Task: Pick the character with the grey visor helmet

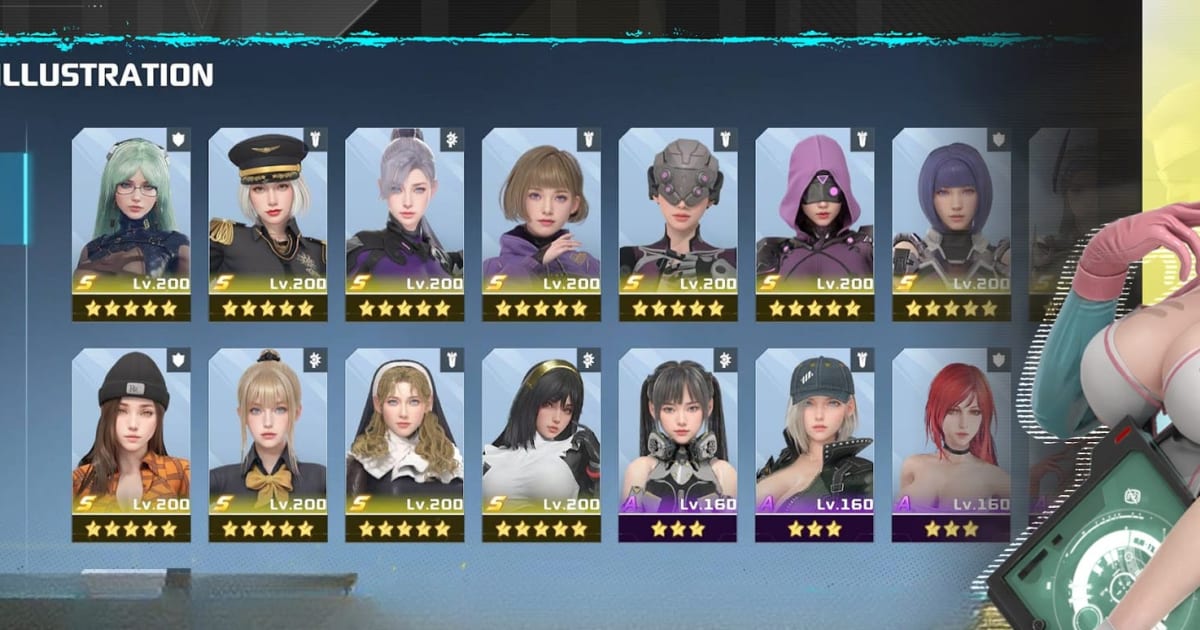Action: click(x=678, y=223)
